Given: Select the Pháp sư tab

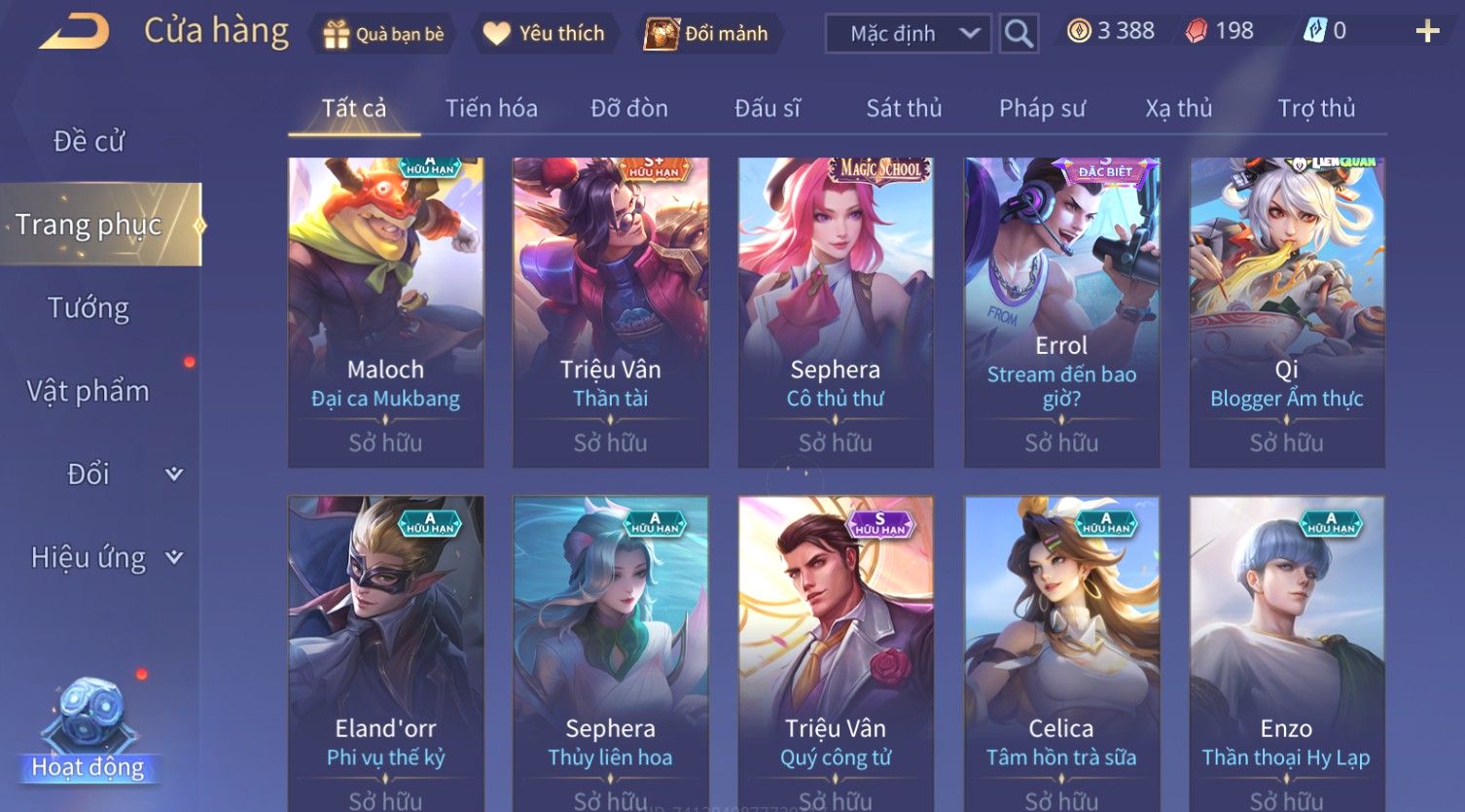Looking at the screenshot, I should pyautogui.click(x=1042, y=108).
